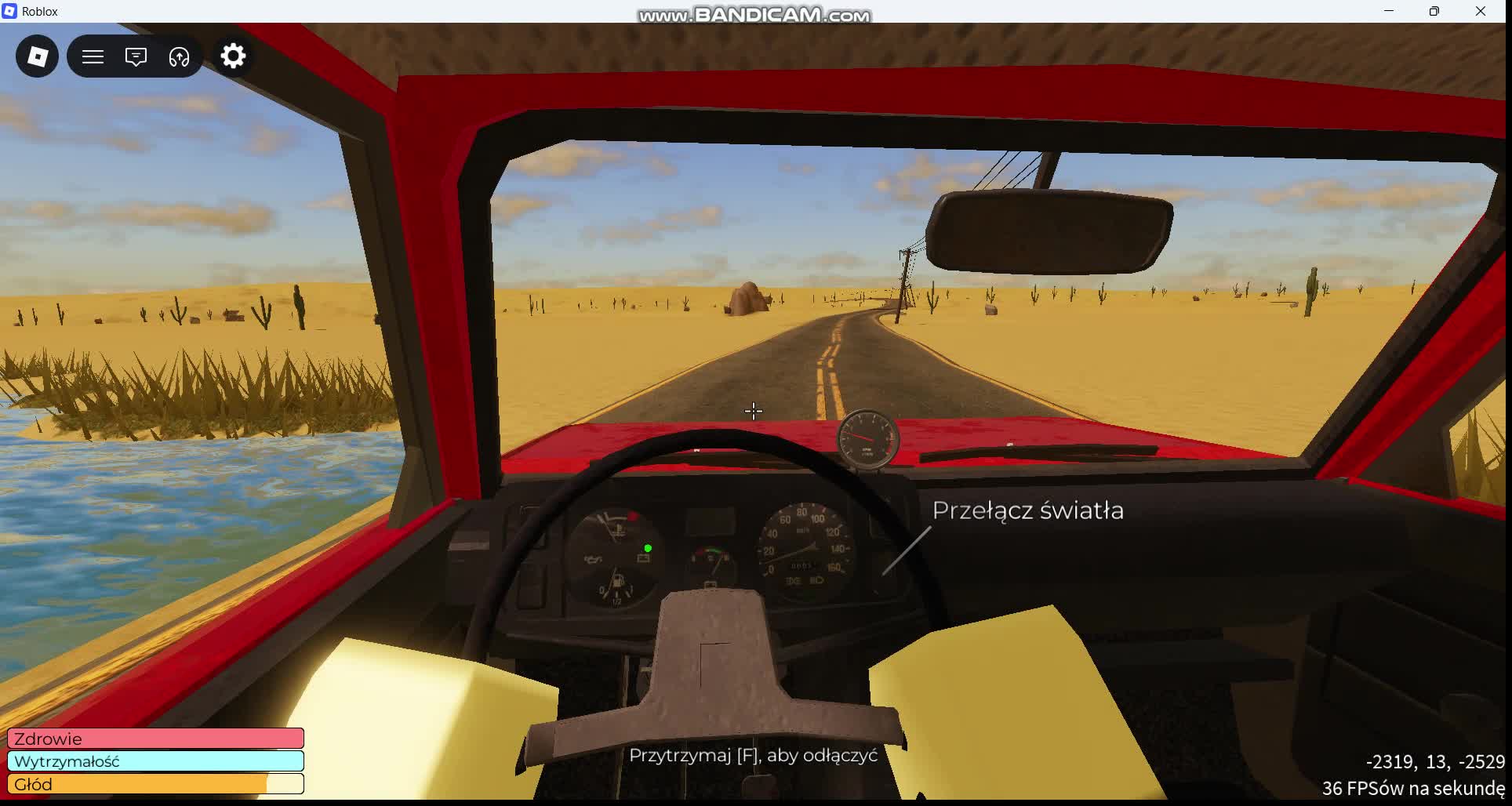The image size is (1512, 806).
Task: Minimize the Roblox window
Action: [1388, 11]
